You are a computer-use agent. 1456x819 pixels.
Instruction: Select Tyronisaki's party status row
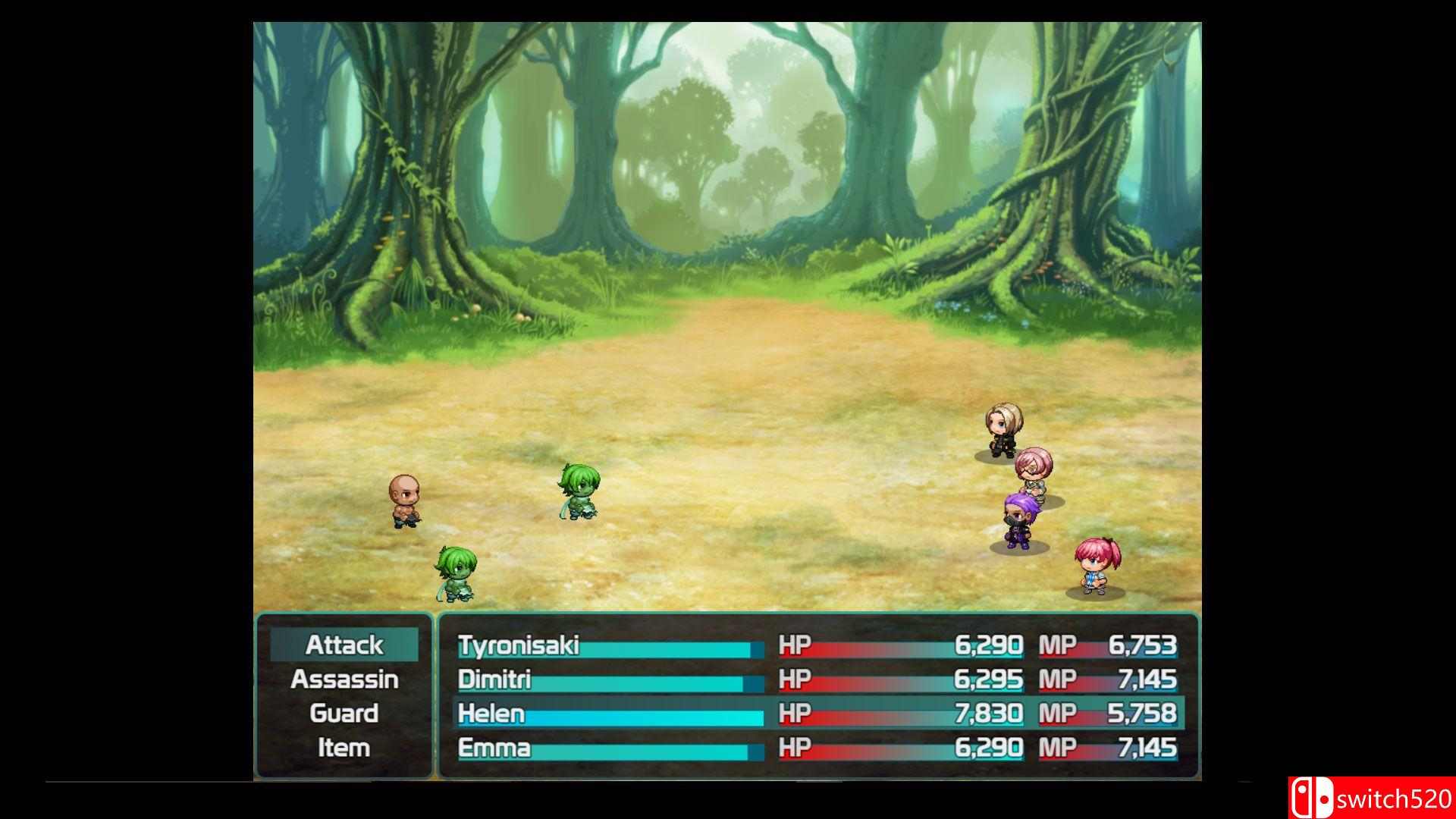click(817, 646)
